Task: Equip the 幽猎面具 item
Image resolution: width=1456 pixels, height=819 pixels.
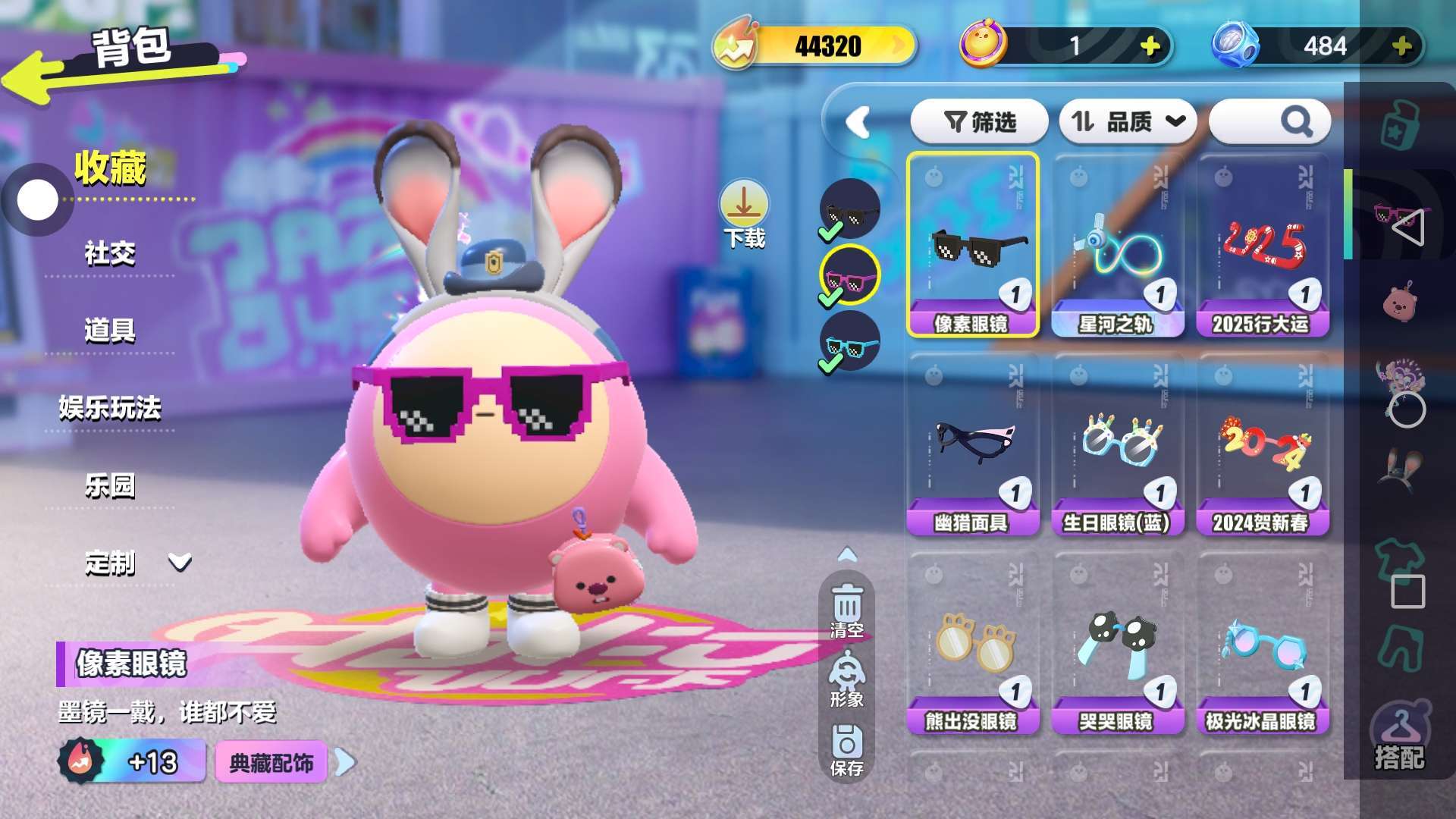Action: tap(972, 444)
